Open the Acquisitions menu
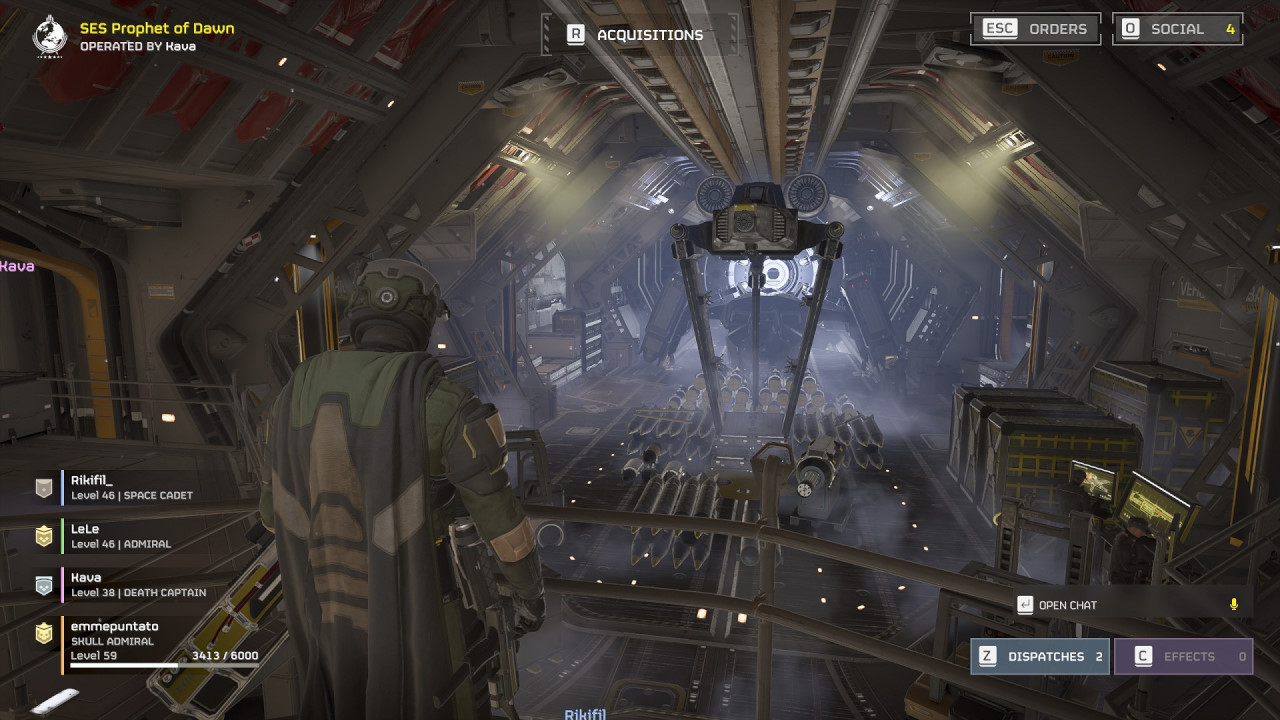1280x720 pixels. pos(636,35)
